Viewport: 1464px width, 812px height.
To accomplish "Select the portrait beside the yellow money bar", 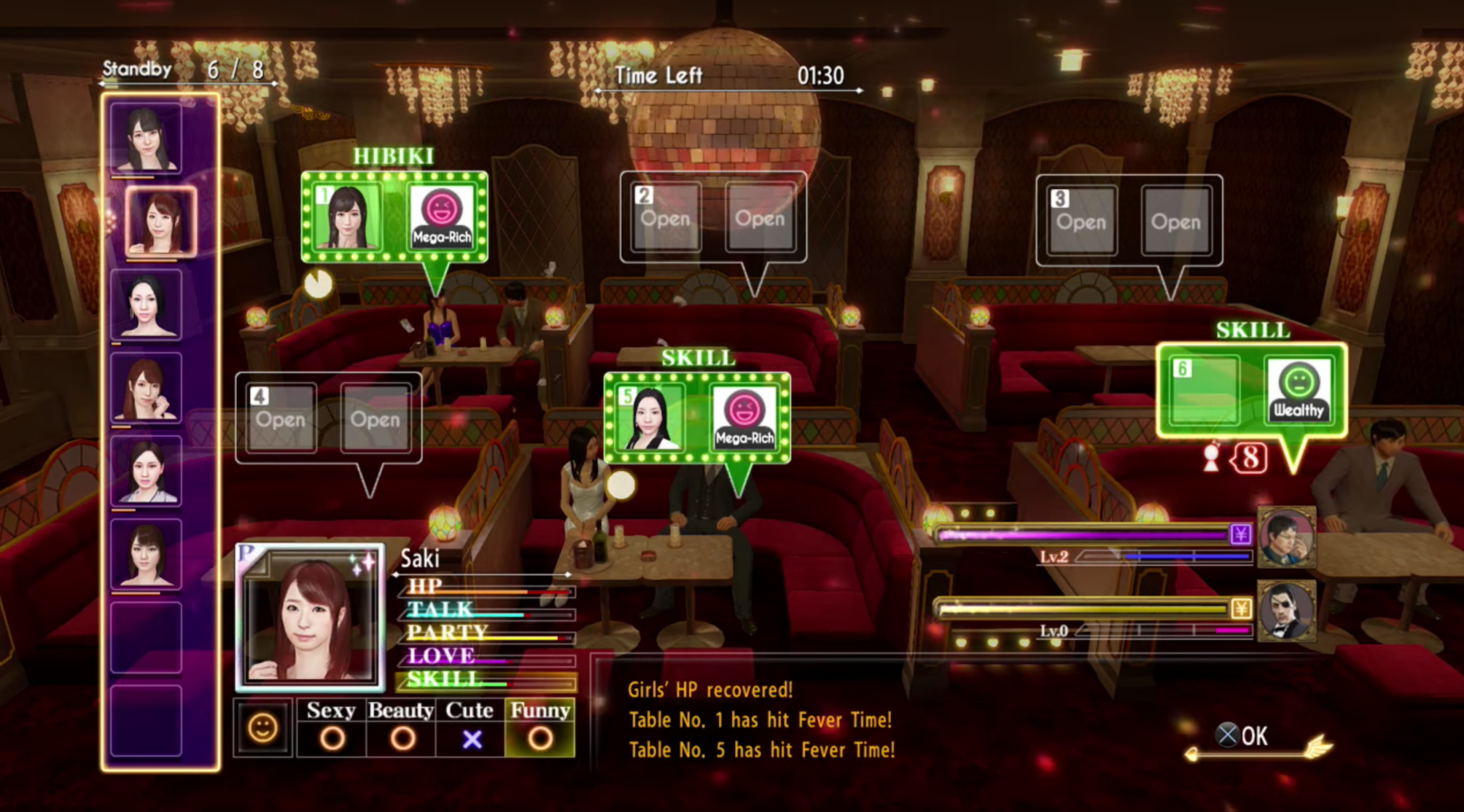I will point(1288,611).
